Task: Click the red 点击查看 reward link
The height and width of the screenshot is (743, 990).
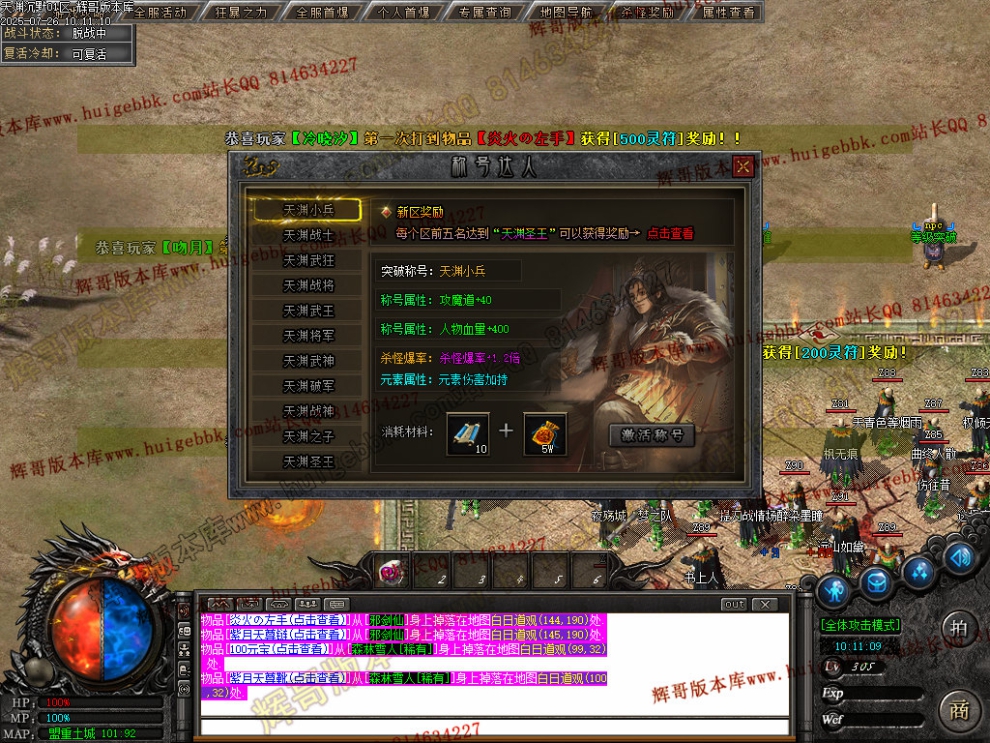Action: [x=669, y=233]
